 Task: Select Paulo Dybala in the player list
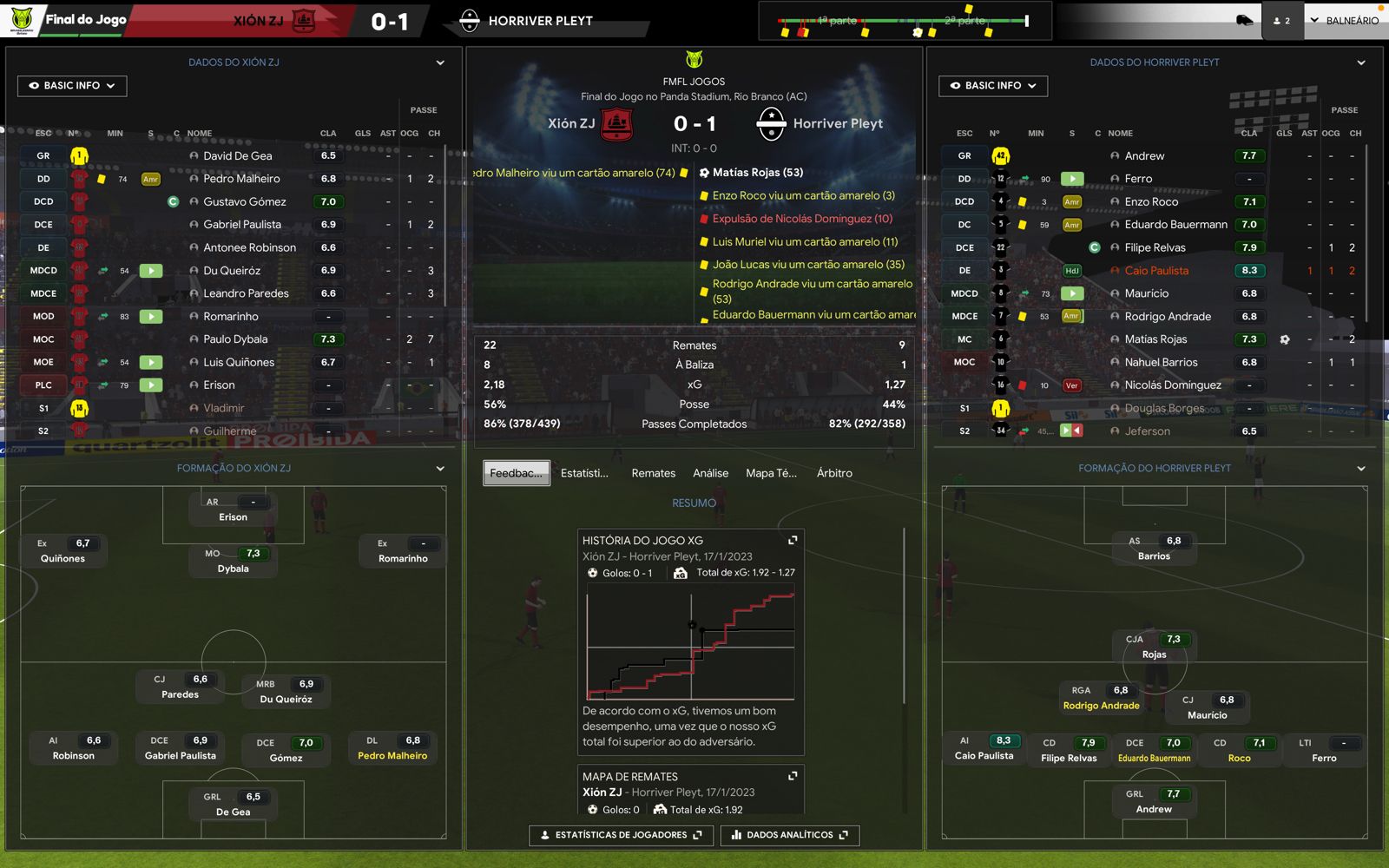(235, 339)
